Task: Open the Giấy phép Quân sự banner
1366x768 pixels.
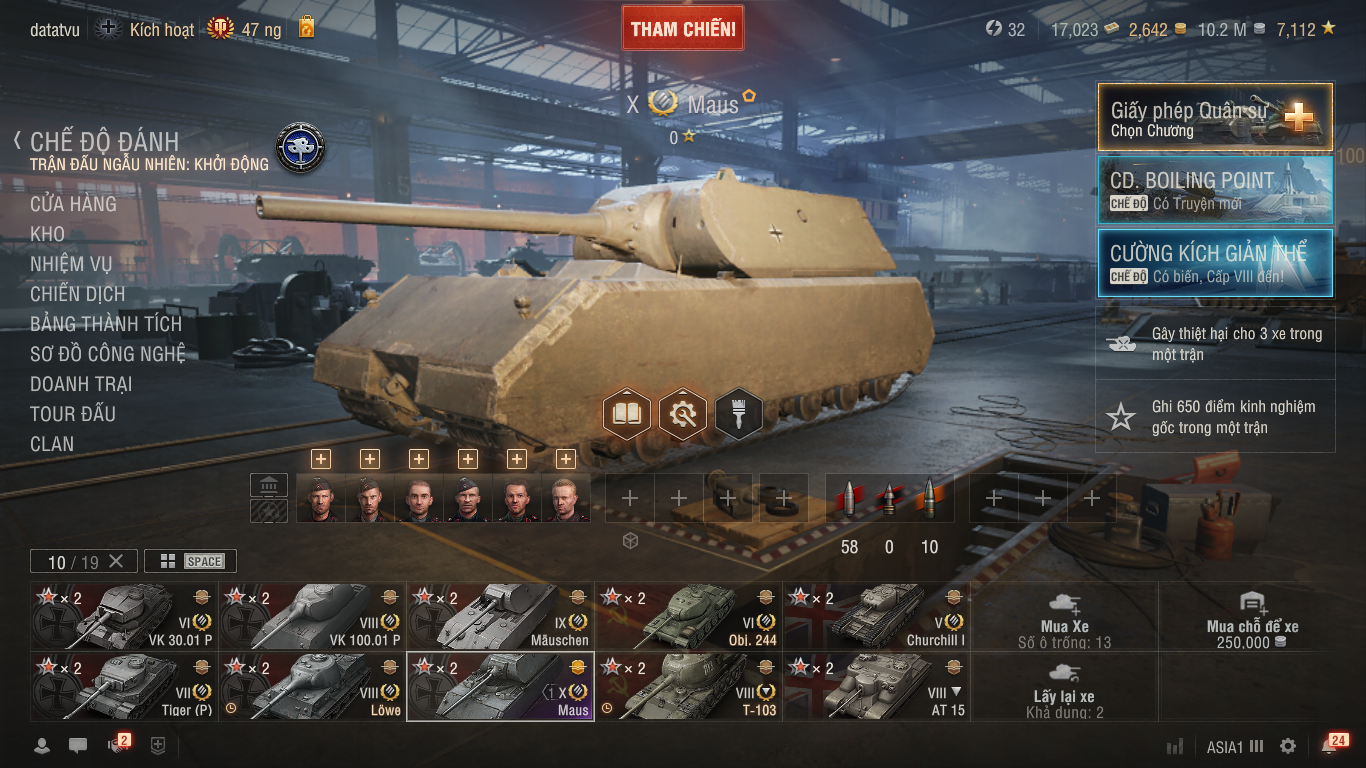Action: 1215,117
